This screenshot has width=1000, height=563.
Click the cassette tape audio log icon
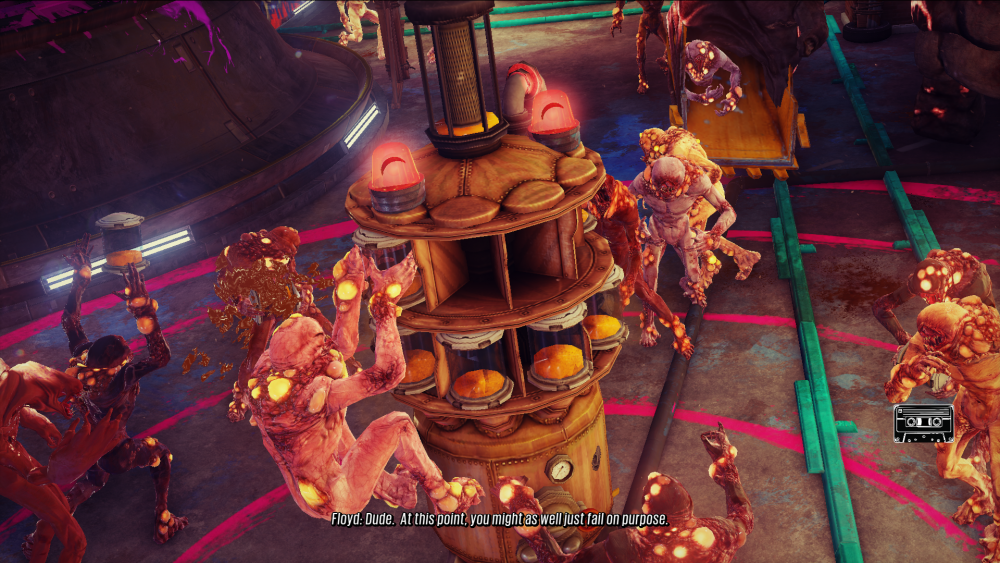(x=923, y=424)
